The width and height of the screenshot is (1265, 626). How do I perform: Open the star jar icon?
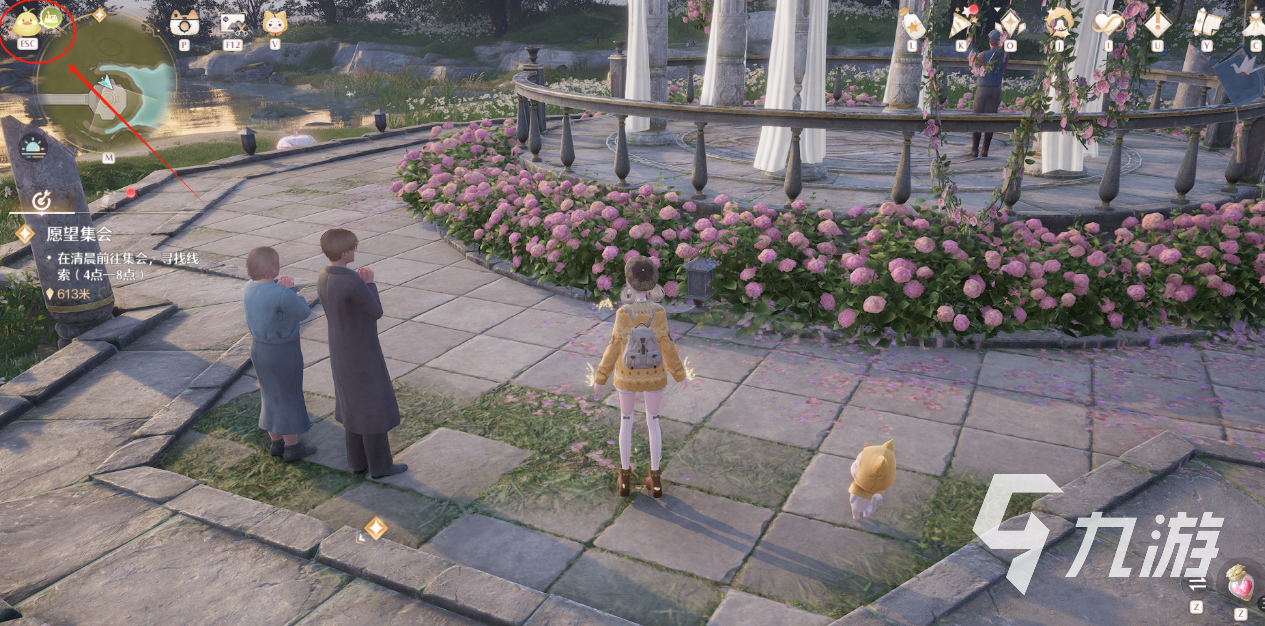pos(912,23)
